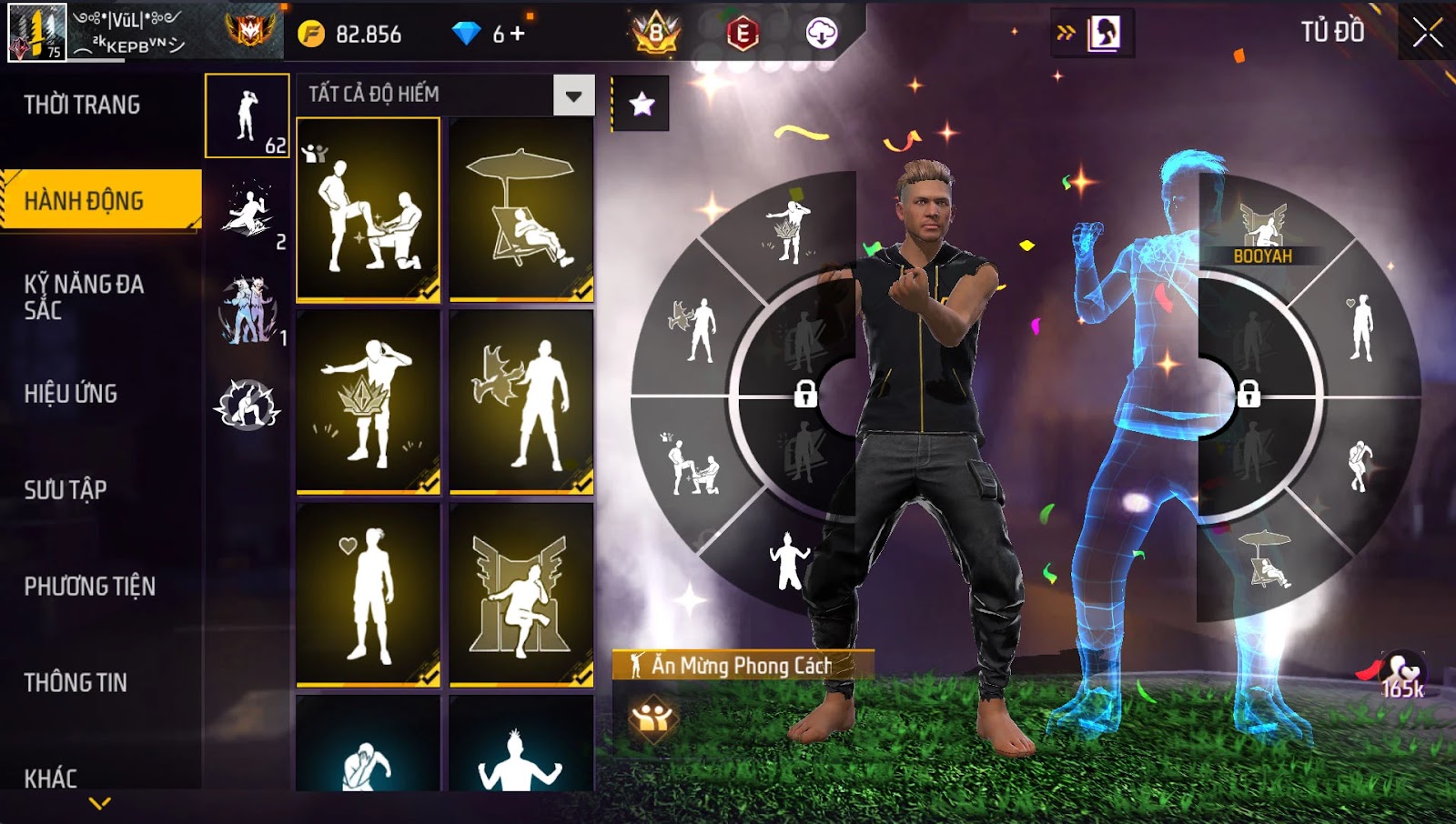
Task: Choose the shoe-shine duo emote tile
Action: 369,209
